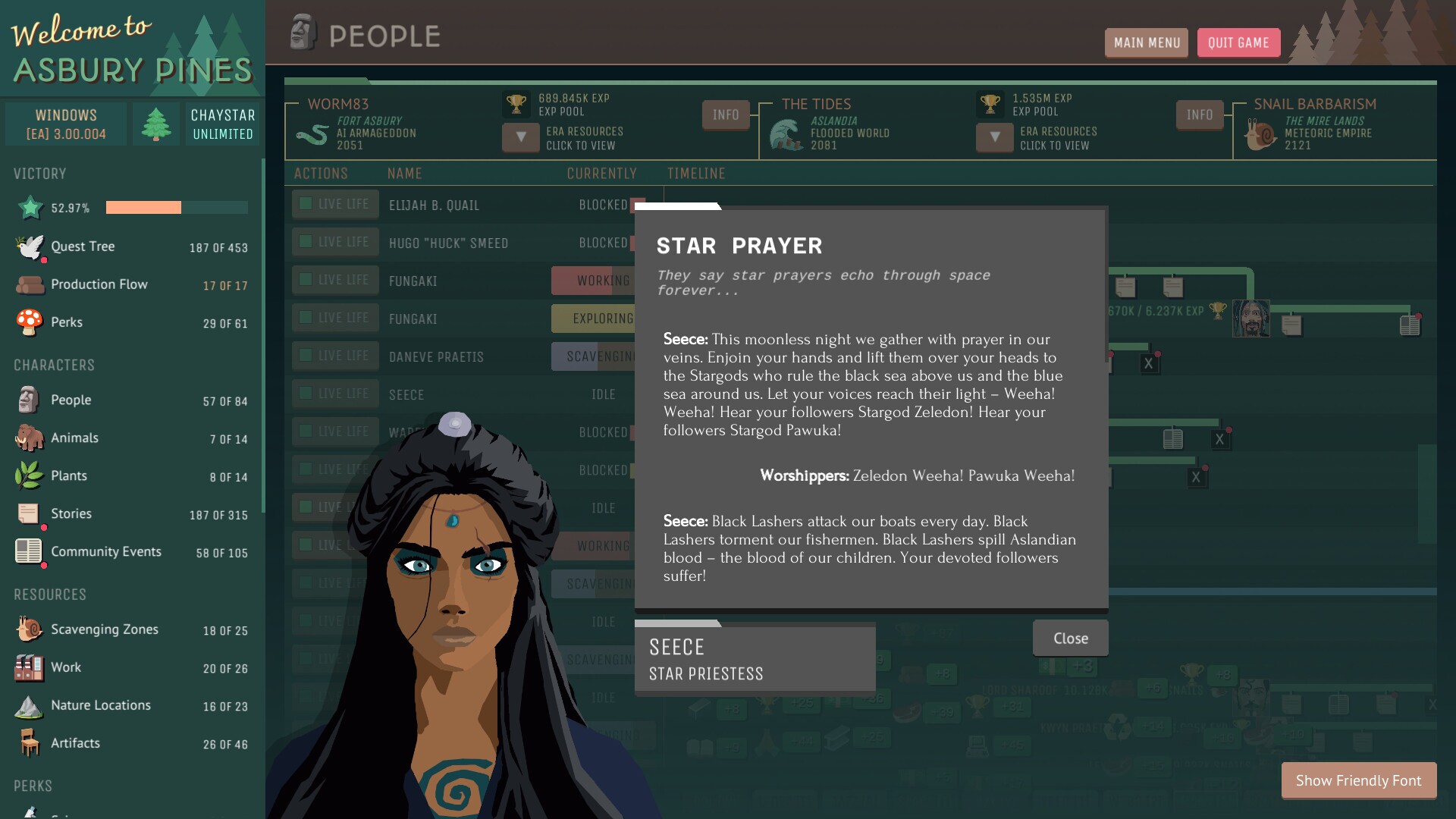This screenshot has height=819, width=1456.
Task: Click the Perks mushroom icon
Action: pos(29,322)
